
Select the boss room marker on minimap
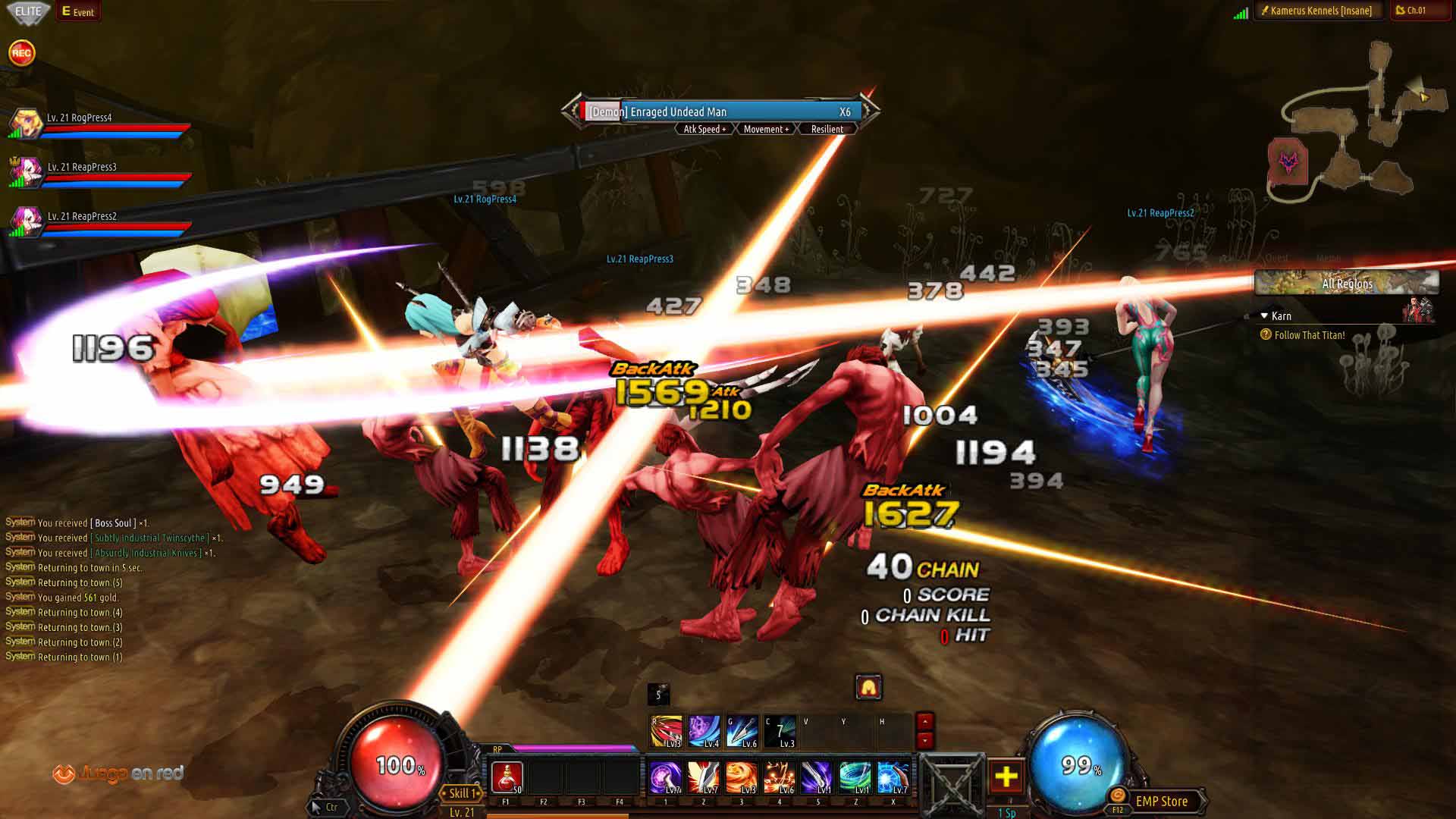click(1288, 162)
